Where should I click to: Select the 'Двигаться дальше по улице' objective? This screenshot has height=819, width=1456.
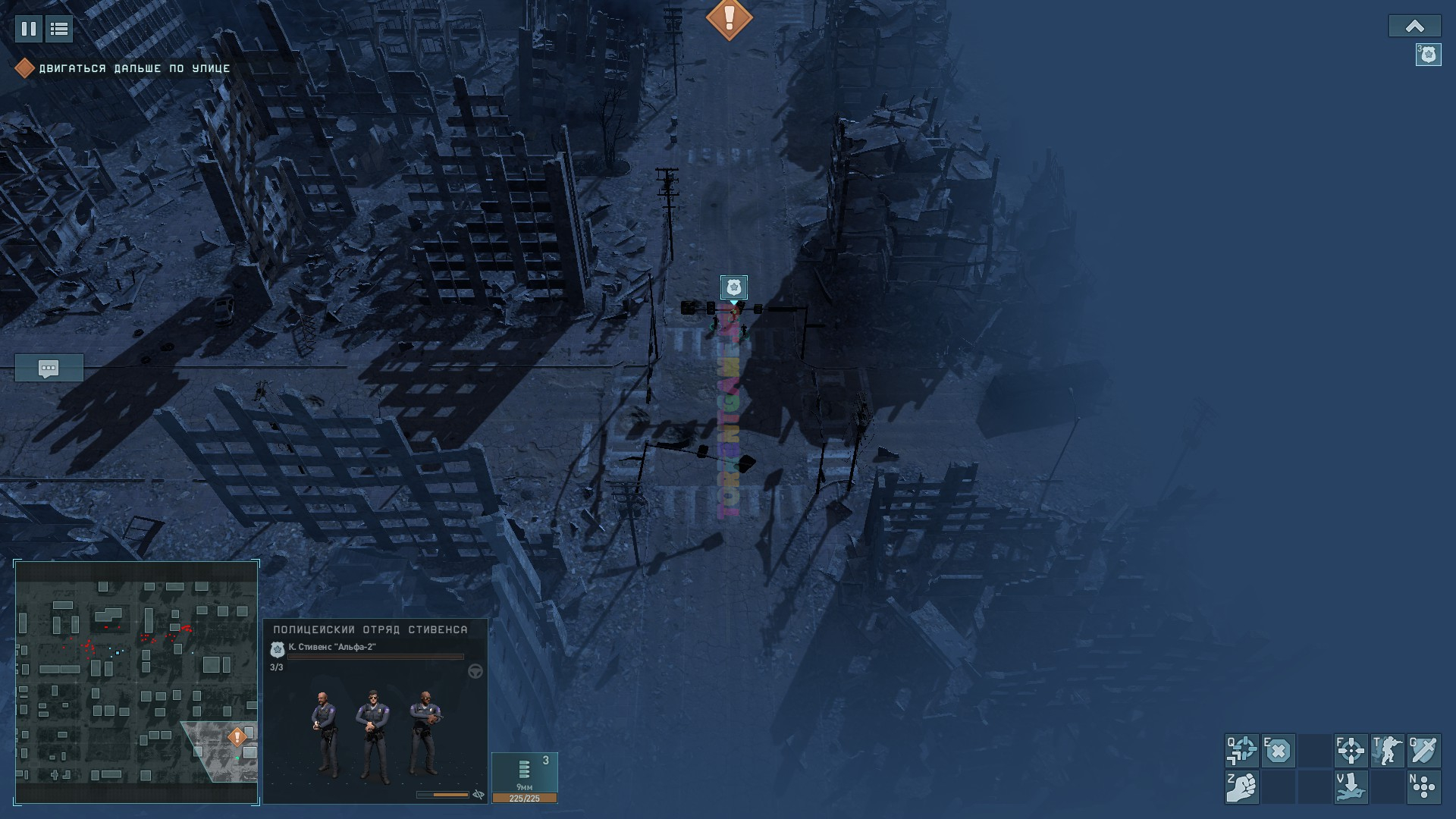point(134,68)
